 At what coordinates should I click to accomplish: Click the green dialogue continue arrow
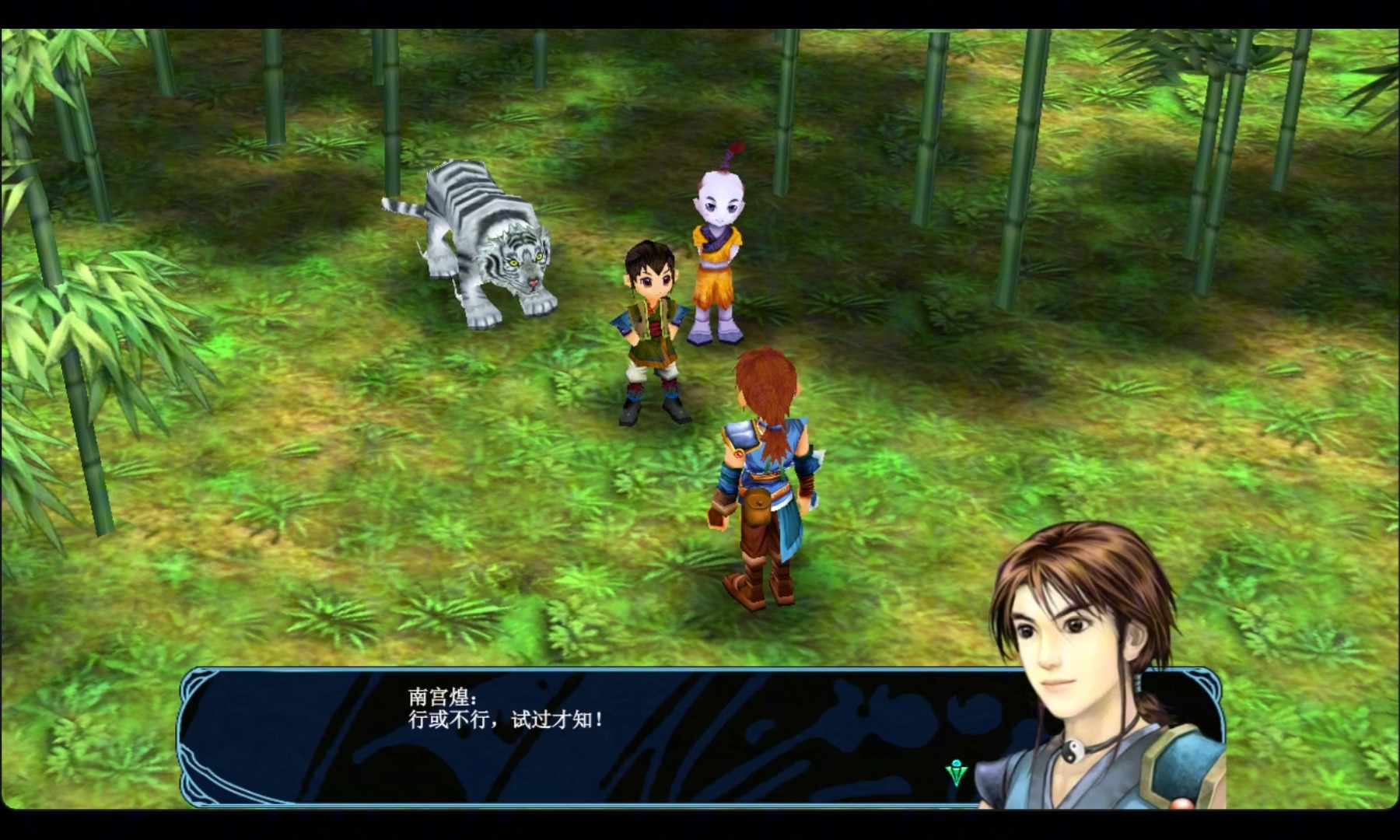[956, 772]
